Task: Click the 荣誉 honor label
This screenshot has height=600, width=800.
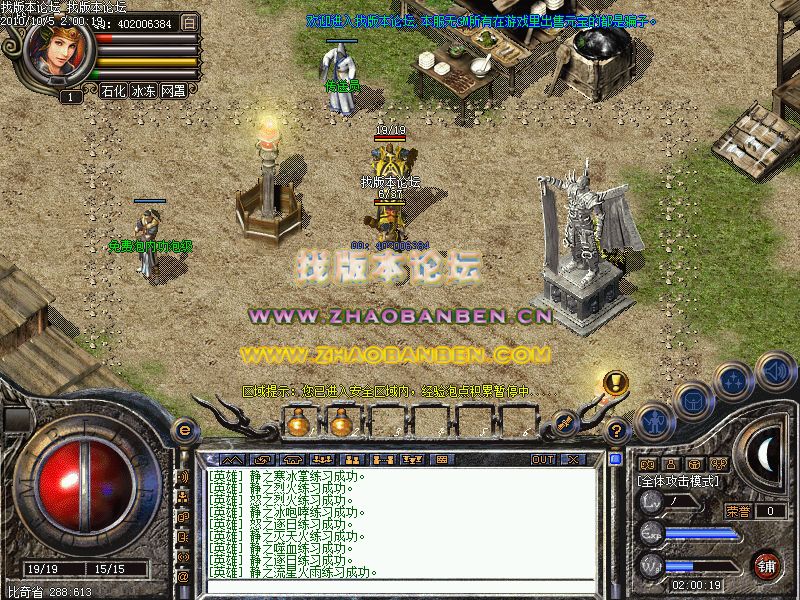Action: click(738, 511)
